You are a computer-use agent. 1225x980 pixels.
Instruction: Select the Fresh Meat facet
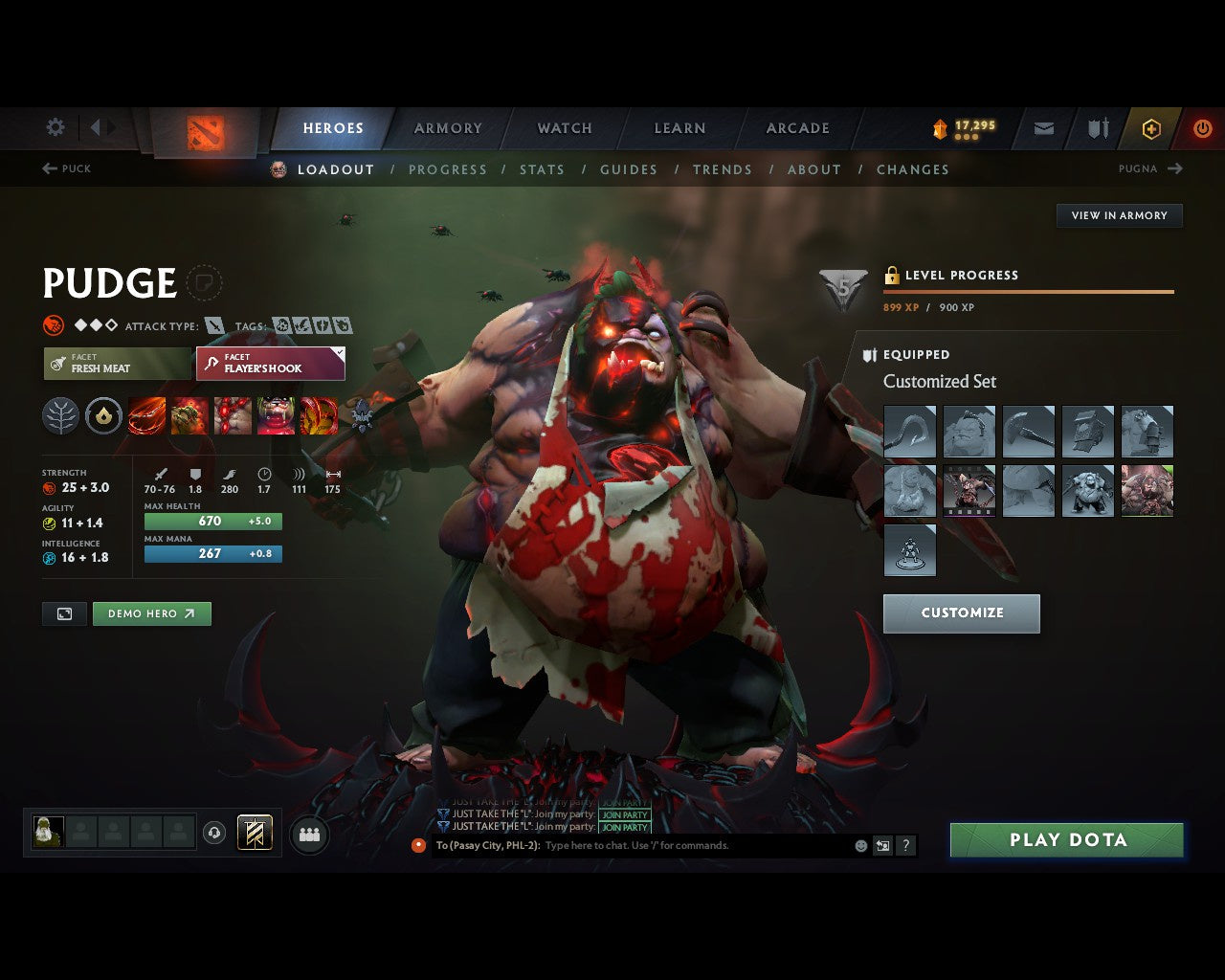tap(117, 364)
